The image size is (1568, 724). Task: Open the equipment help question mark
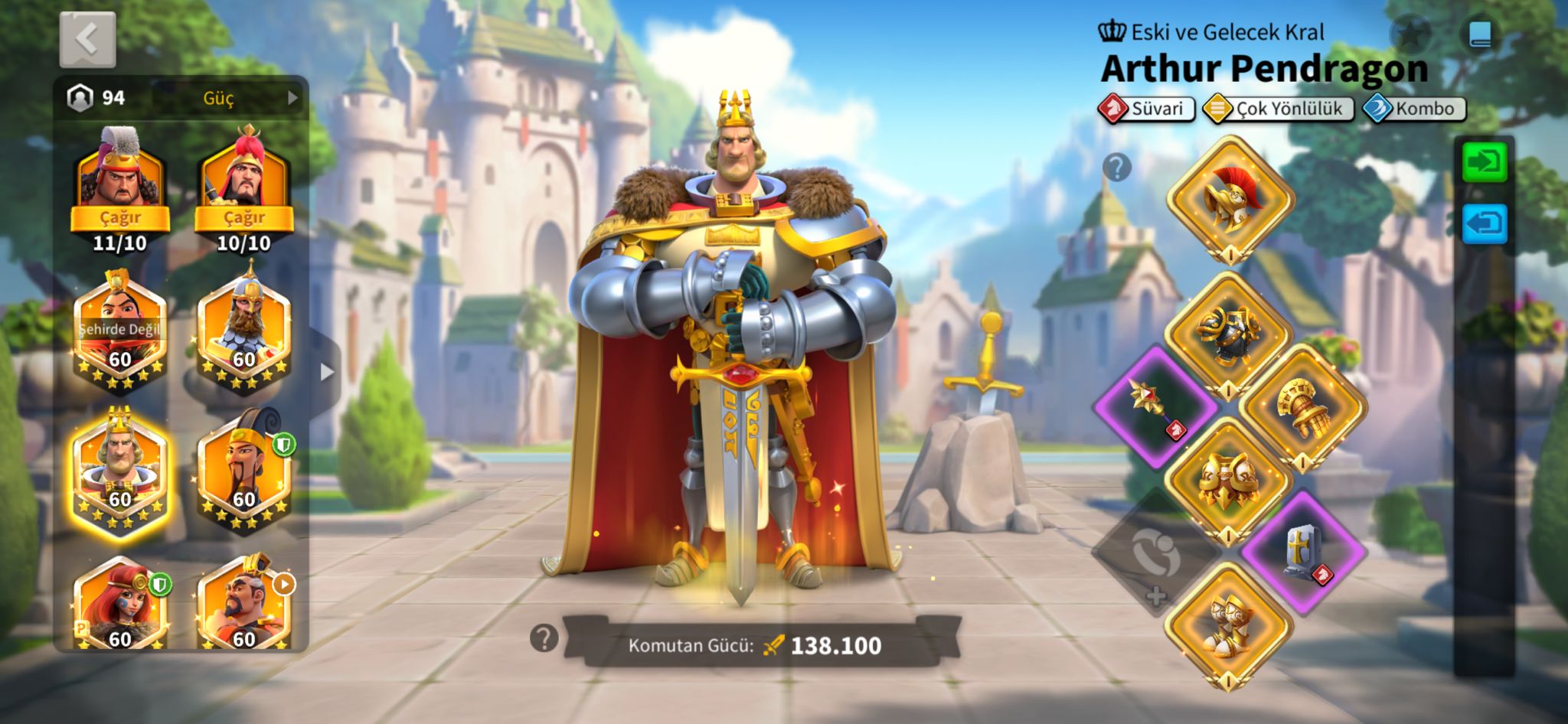(1117, 166)
